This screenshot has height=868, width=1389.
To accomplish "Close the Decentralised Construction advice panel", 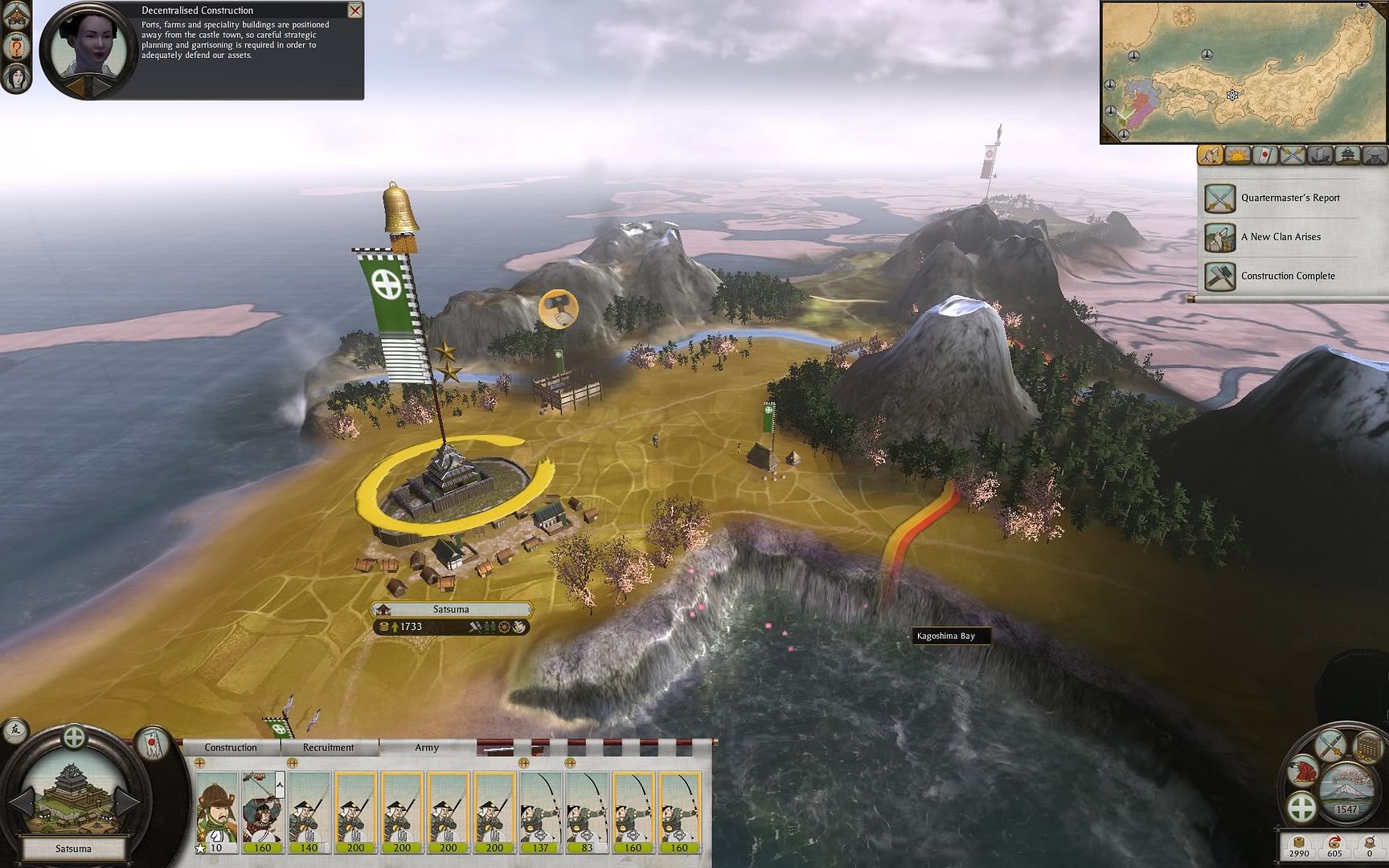I will pos(354,10).
